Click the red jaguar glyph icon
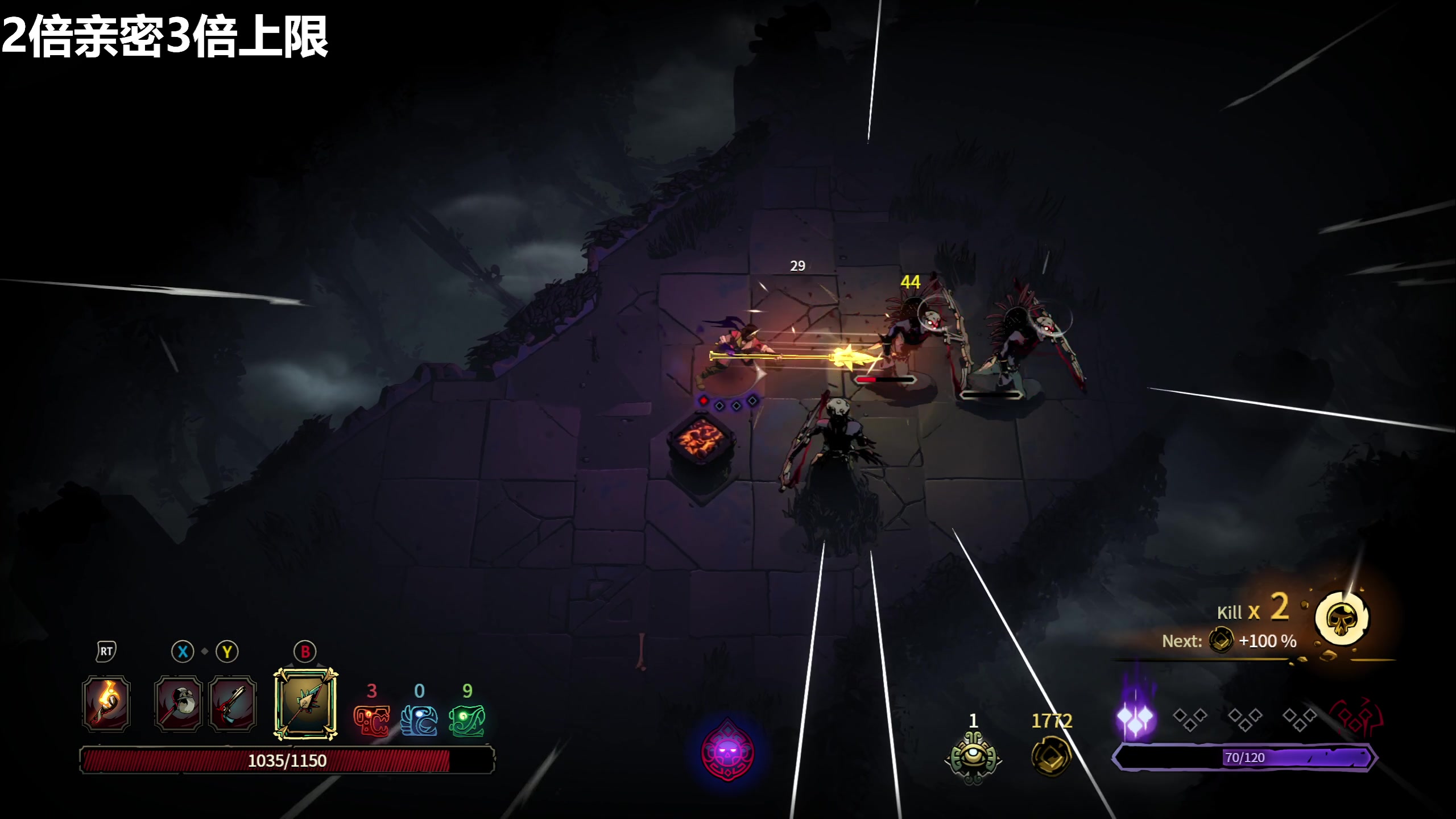Viewport: 1456px width, 819px height. (x=371, y=720)
